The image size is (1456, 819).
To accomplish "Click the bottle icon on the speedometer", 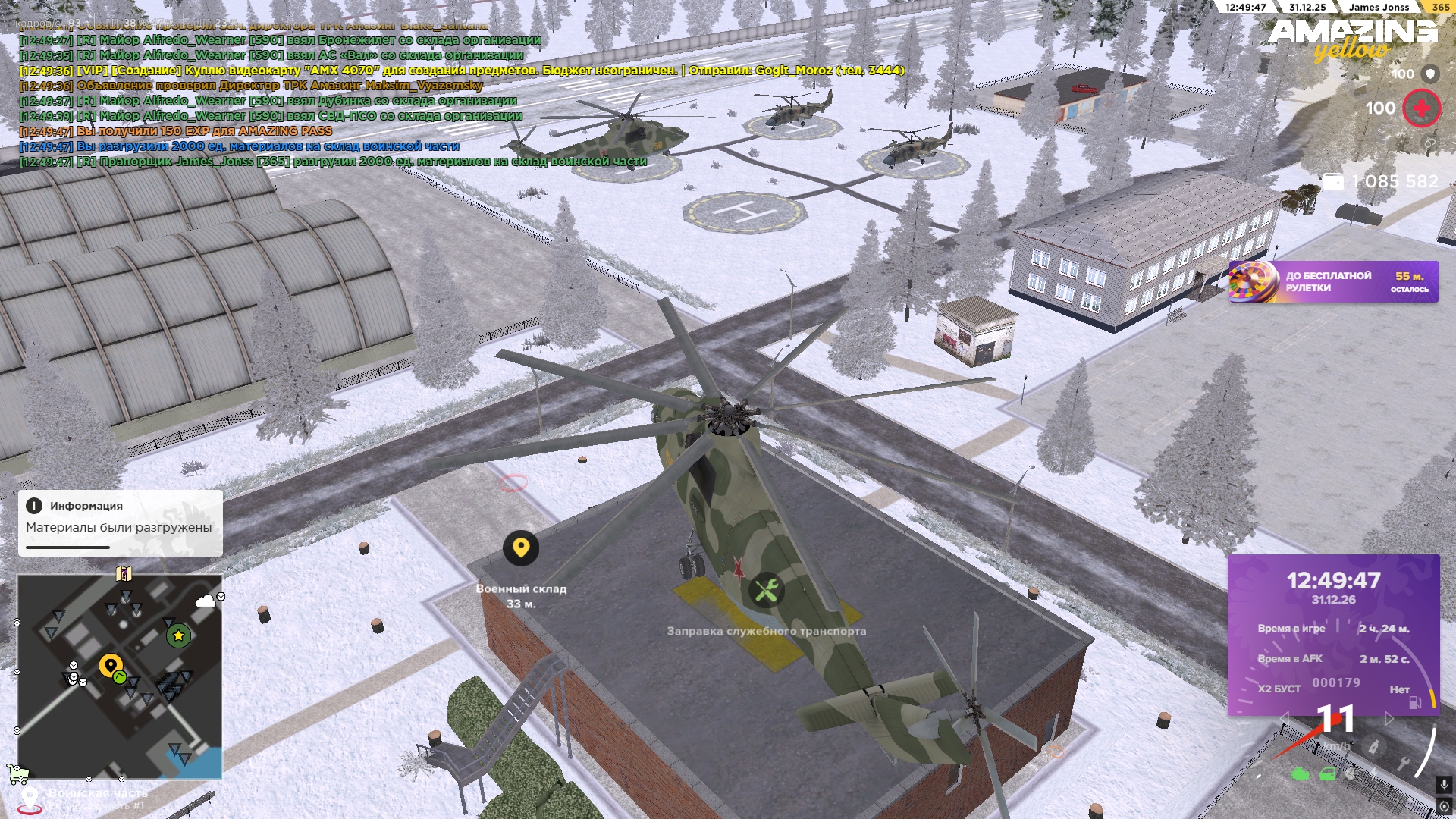I will click(x=1373, y=747).
